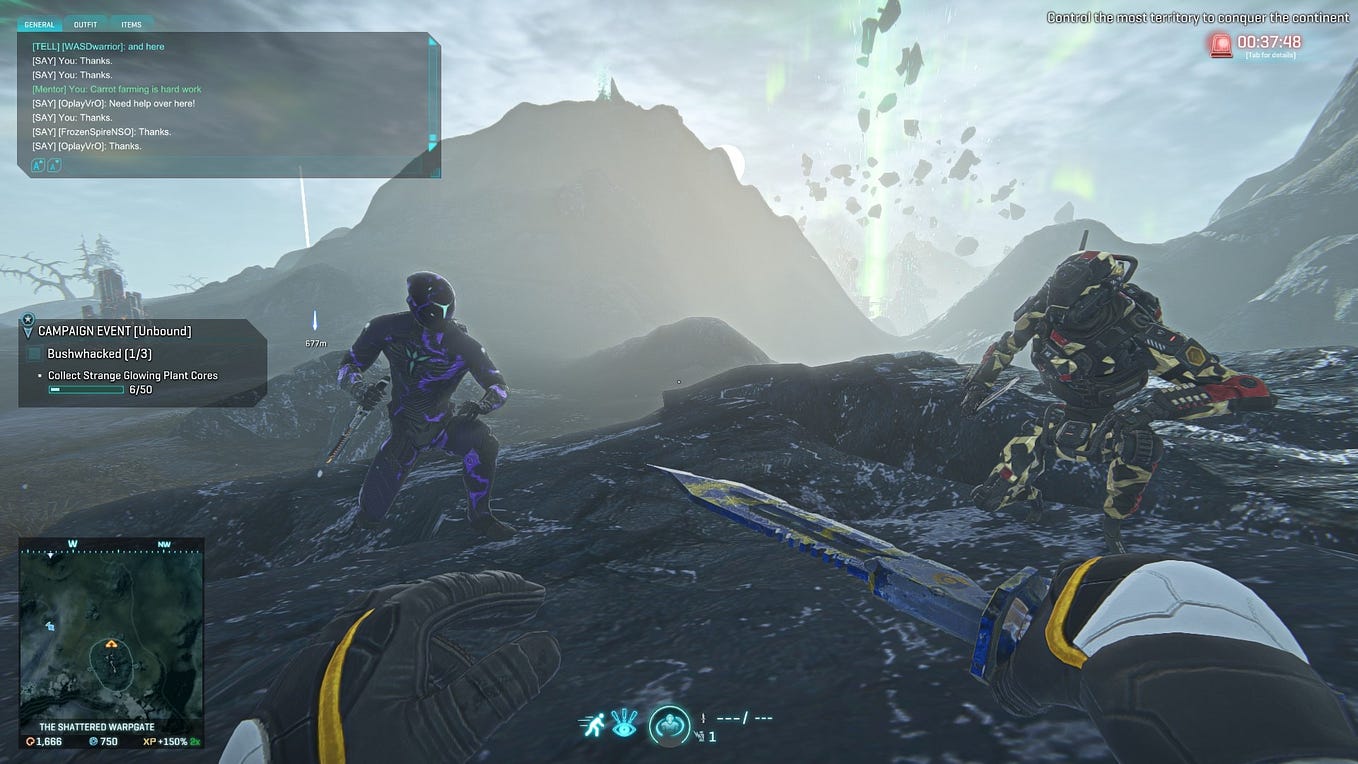This screenshot has width=1358, height=764.
Task: Switch to the General chat tab
Action: tap(40, 24)
